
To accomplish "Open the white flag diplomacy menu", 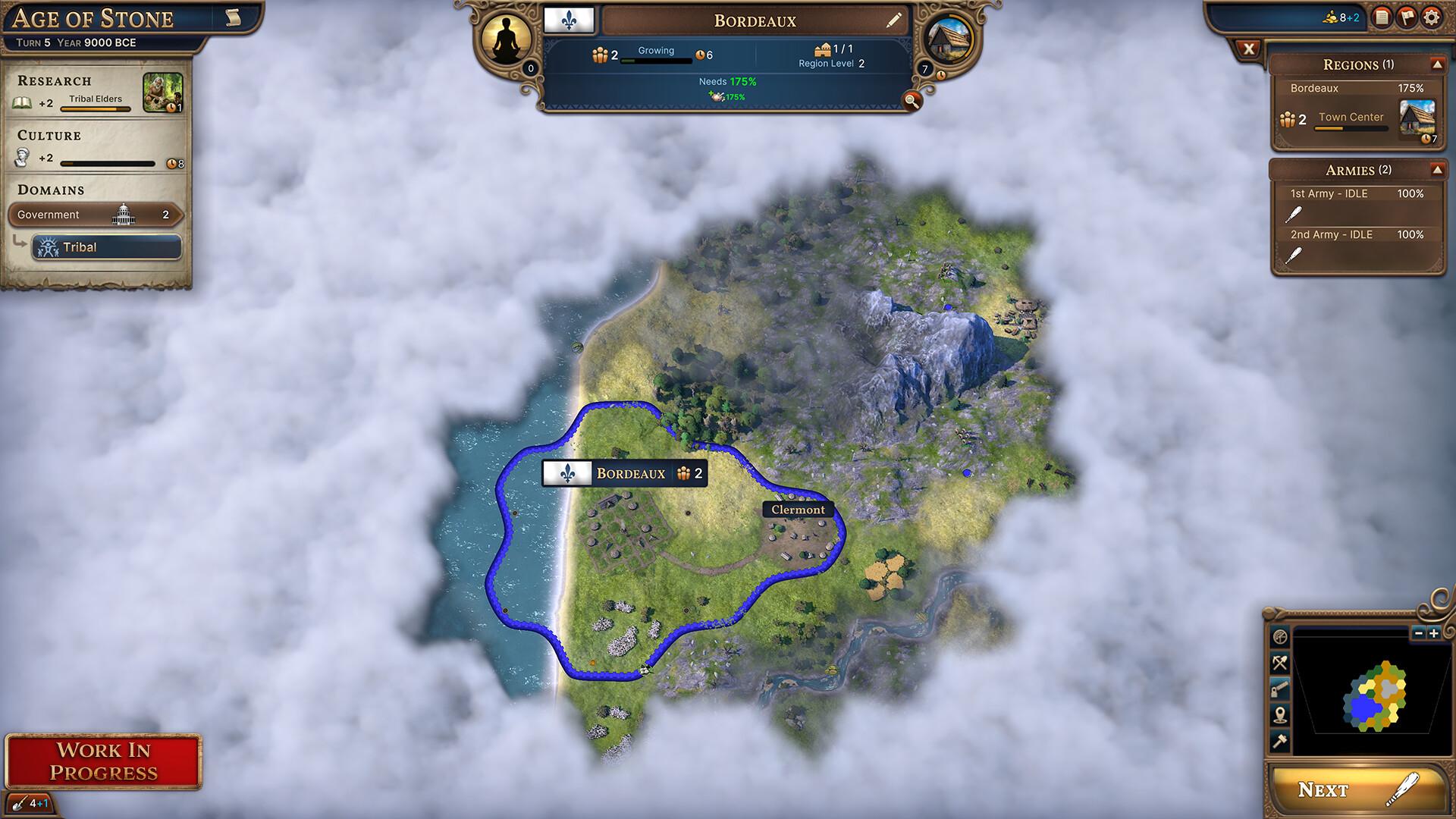I will pyautogui.click(x=1406, y=17).
